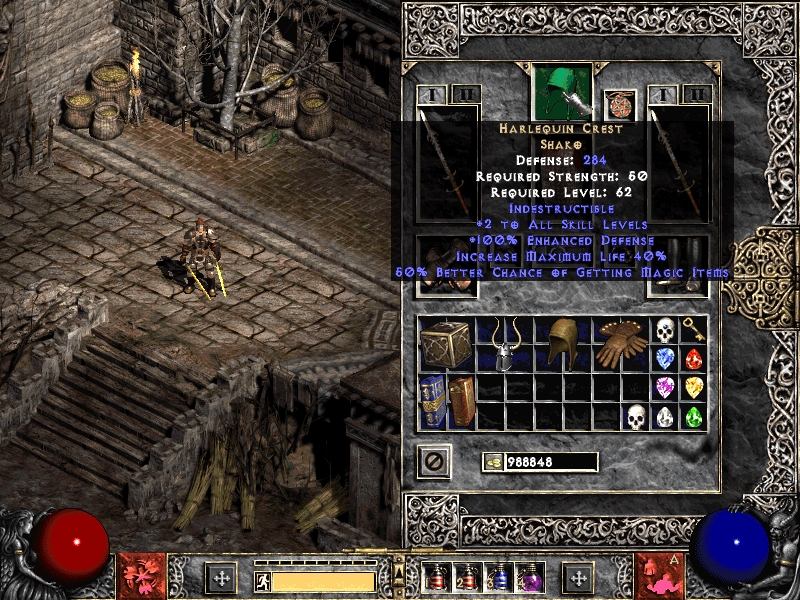Pick up the Horadric Cube
Viewport: 800px width, 600px height.
(x=446, y=344)
